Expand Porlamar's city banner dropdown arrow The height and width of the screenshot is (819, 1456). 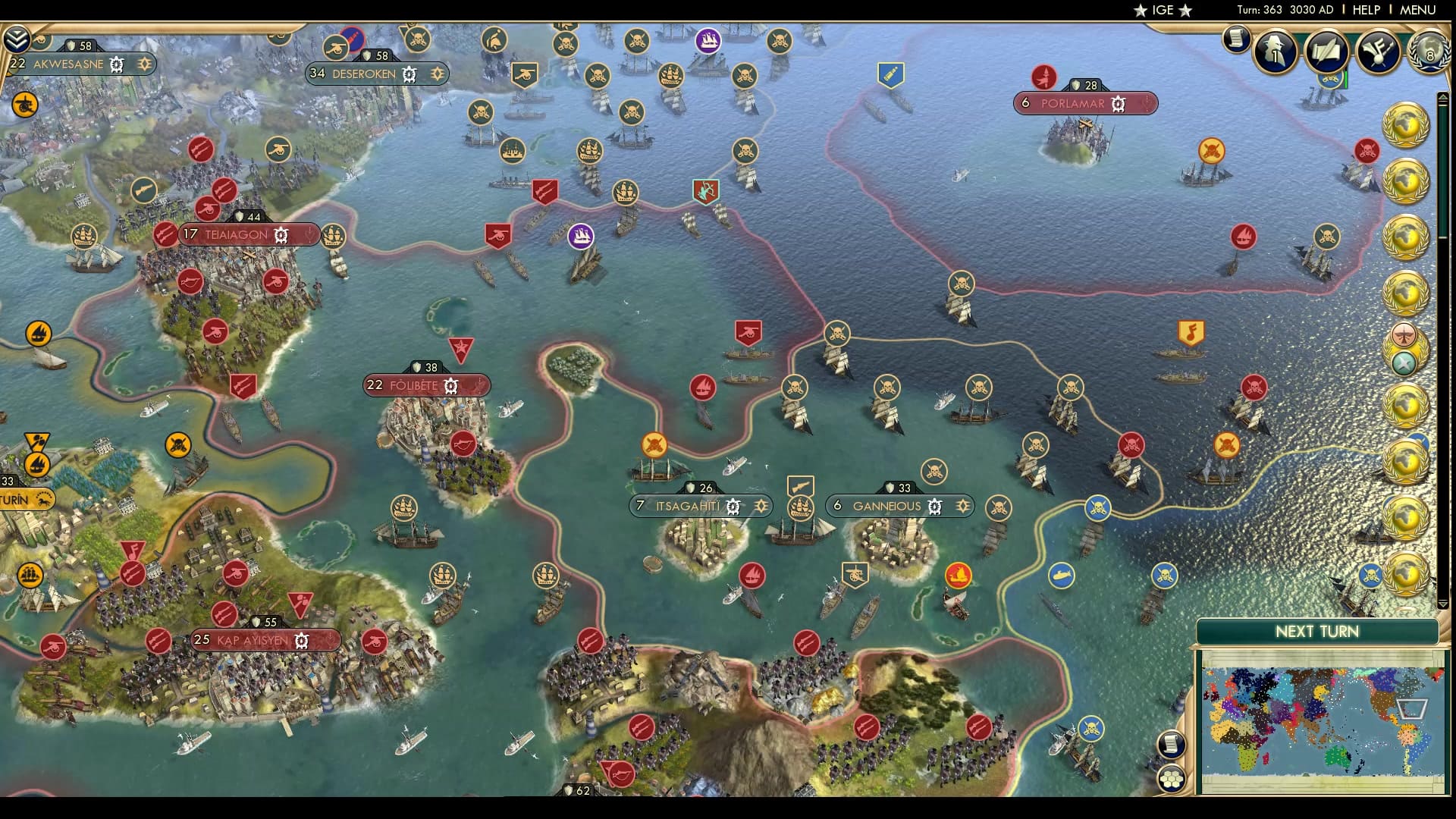tap(1147, 104)
